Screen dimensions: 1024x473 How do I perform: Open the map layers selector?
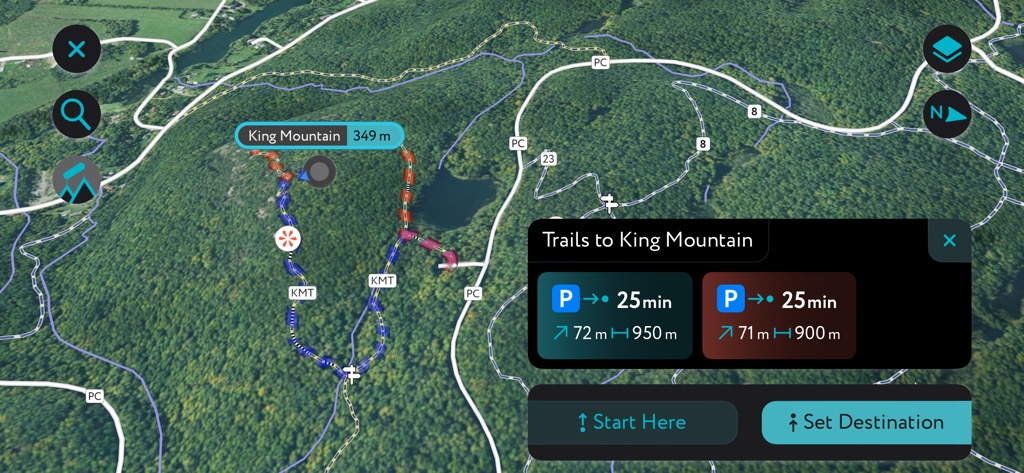pos(946,49)
